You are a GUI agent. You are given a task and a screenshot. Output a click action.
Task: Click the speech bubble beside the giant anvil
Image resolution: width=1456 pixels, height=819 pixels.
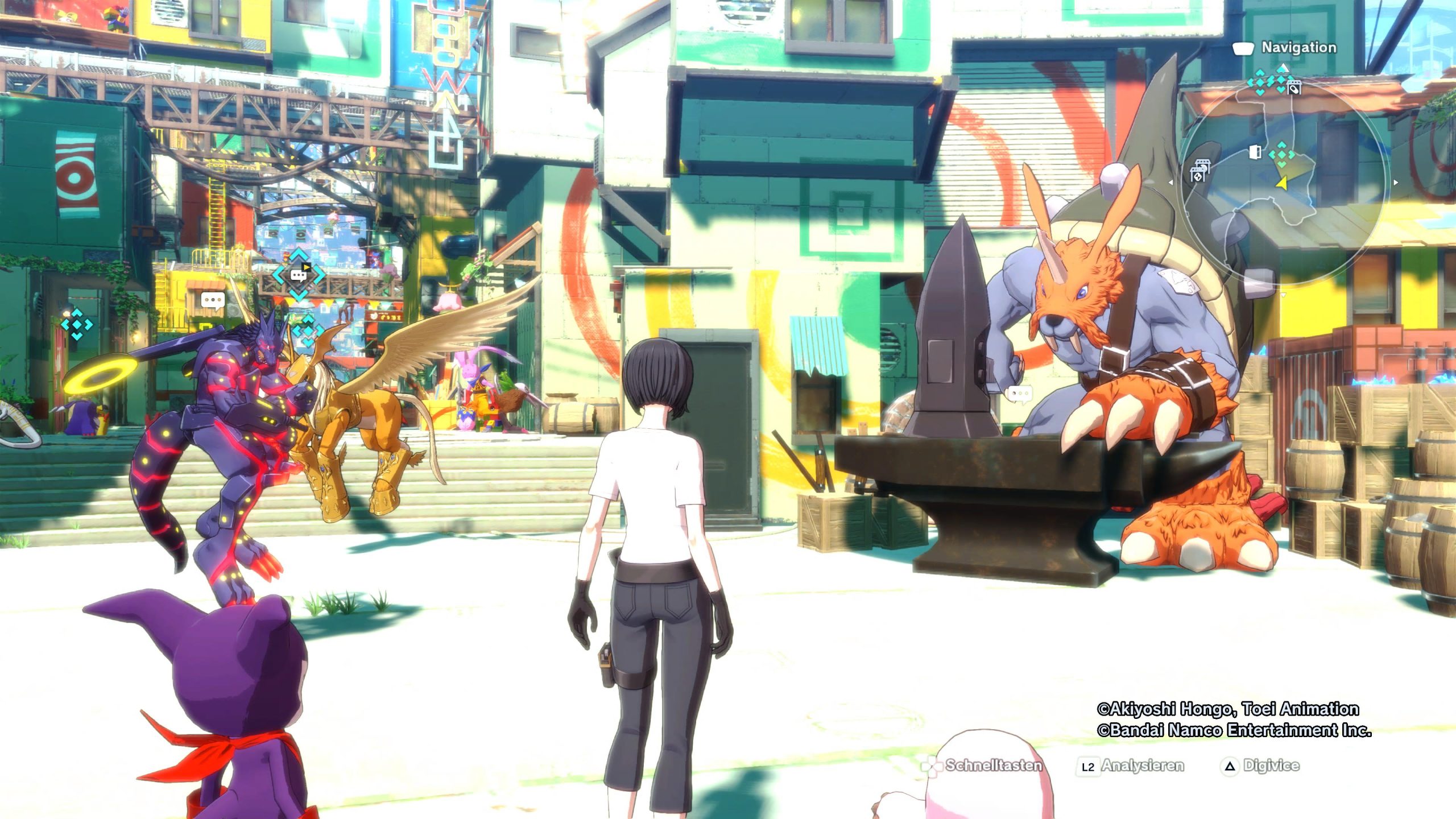pos(1019,393)
